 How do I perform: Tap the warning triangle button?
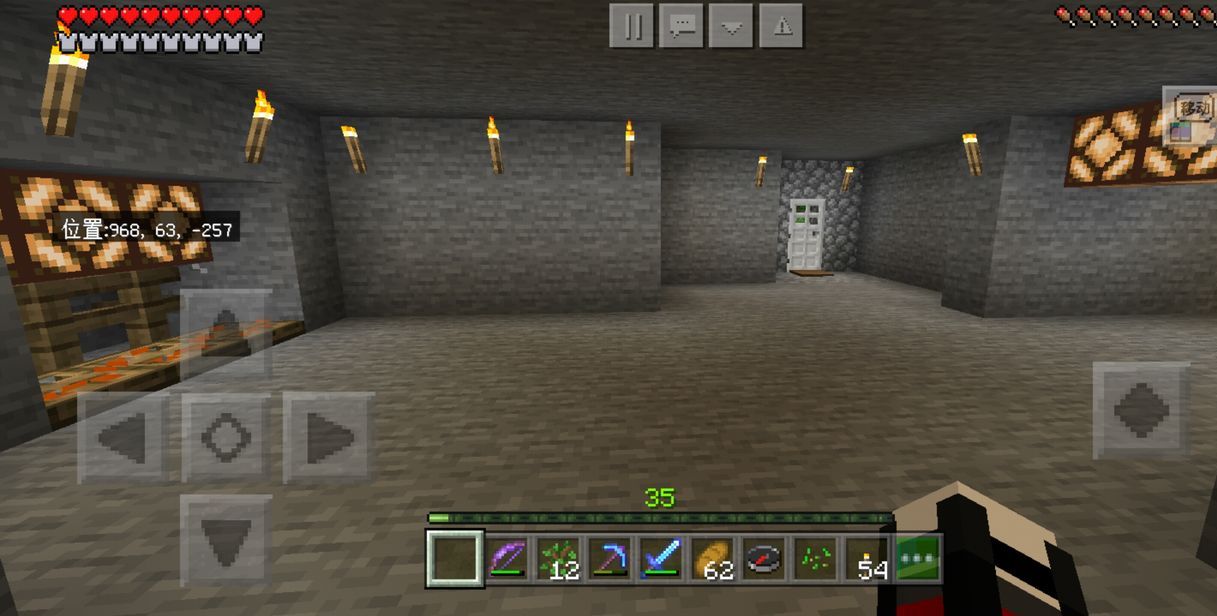point(781,27)
